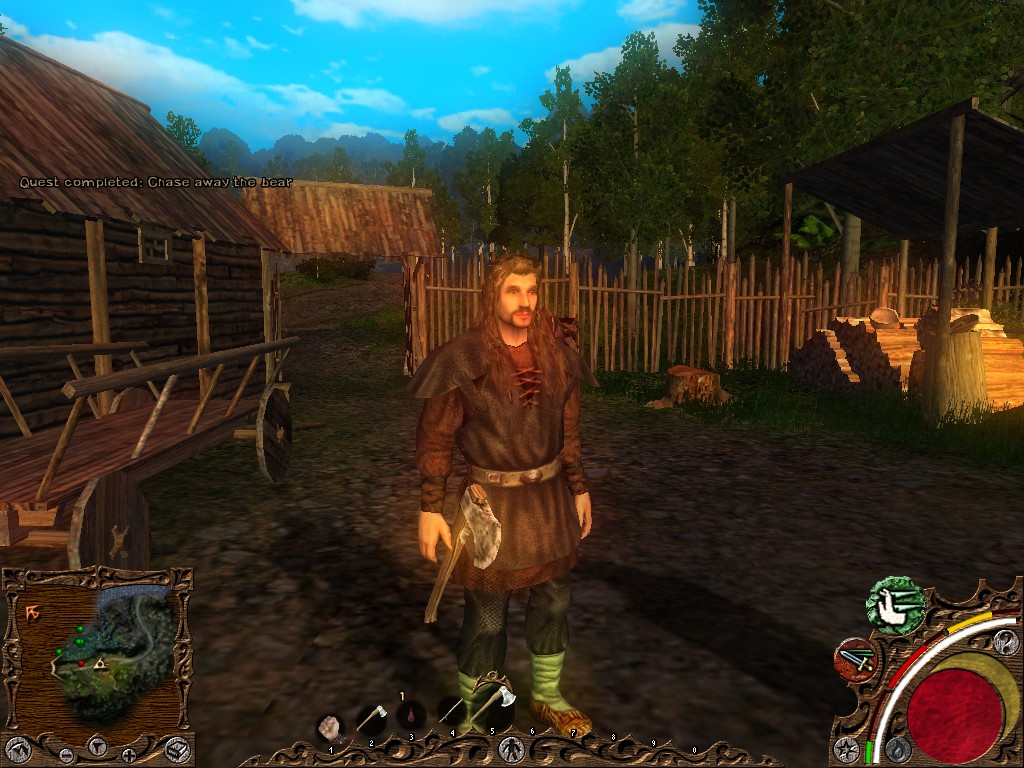Click the star medallion button

[846, 747]
